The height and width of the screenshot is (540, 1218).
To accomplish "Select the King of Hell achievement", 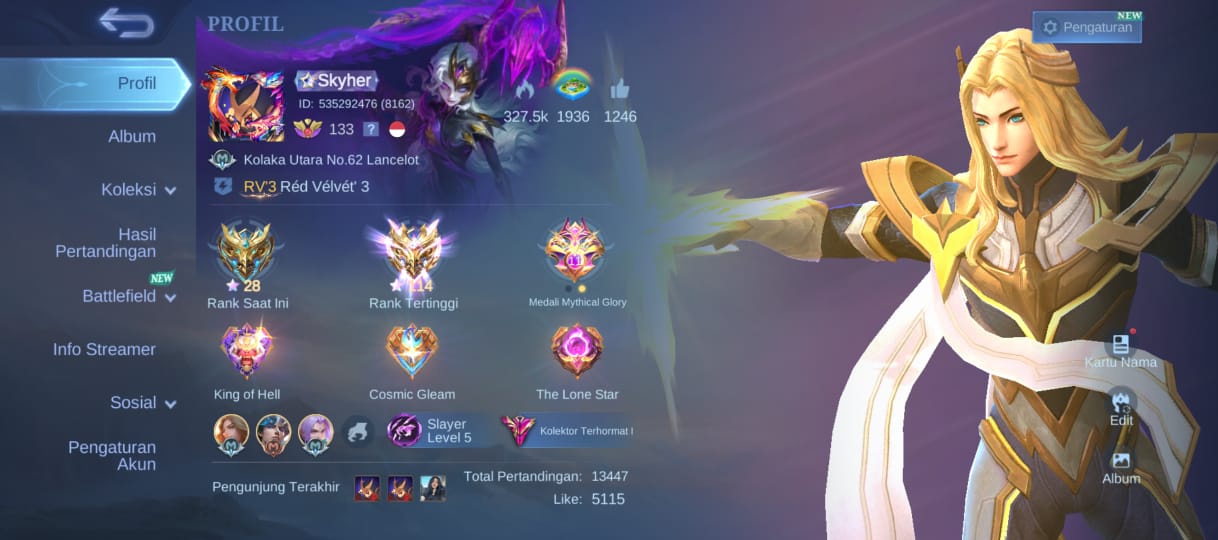I will pyautogui.click(x=247, y=351).
